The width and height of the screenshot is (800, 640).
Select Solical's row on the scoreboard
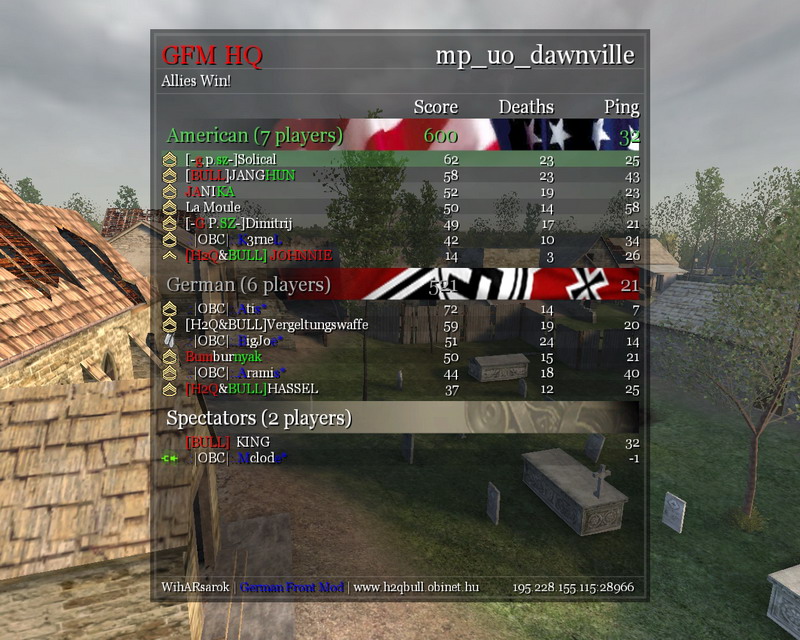(x=400, y=159)
